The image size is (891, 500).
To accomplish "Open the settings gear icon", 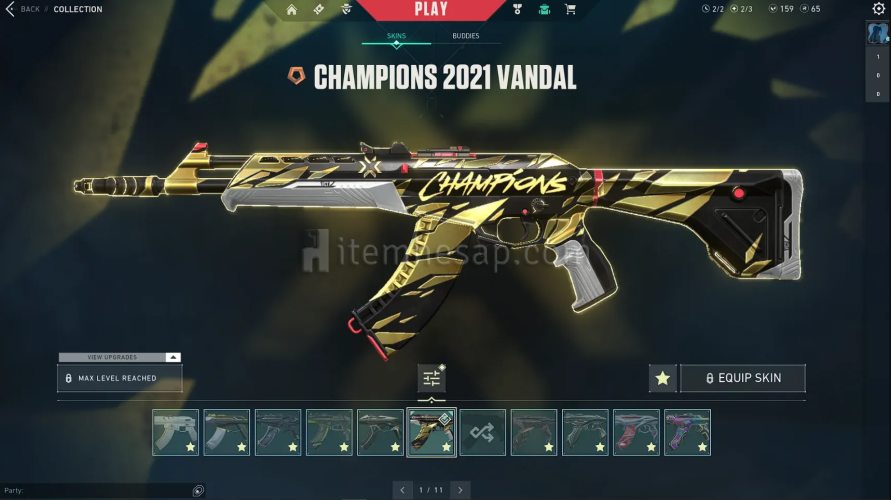I will pyautogui.click(x=879, y=9).
